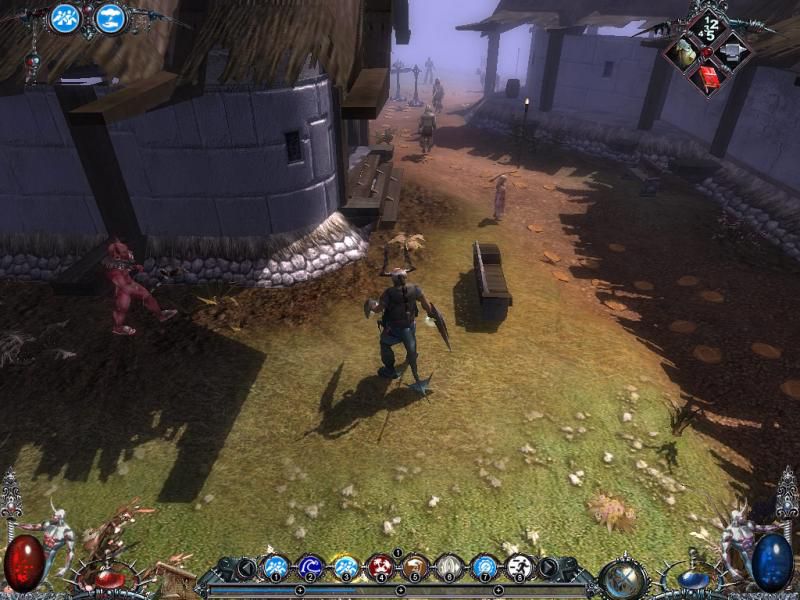Open the numbered panel in the top diamond
Image resolution: width=800 pixels, height=600 pixels.
coord(710,26)
